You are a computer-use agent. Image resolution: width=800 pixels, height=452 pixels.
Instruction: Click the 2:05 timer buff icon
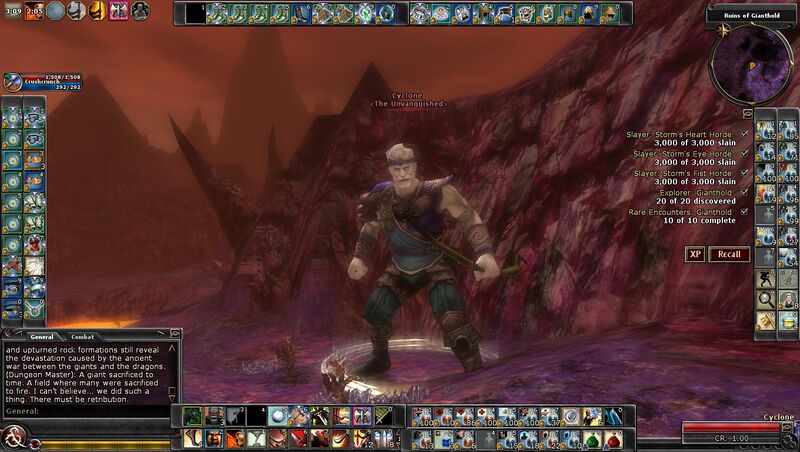(33, 10)
